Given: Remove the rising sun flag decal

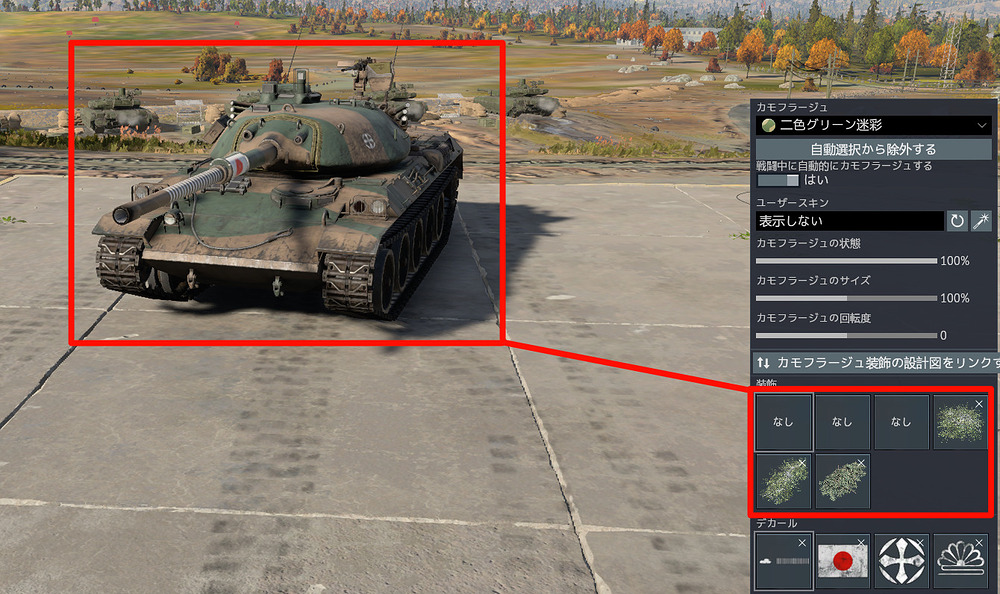Looking at the screenshot, I should pos(861,542).
